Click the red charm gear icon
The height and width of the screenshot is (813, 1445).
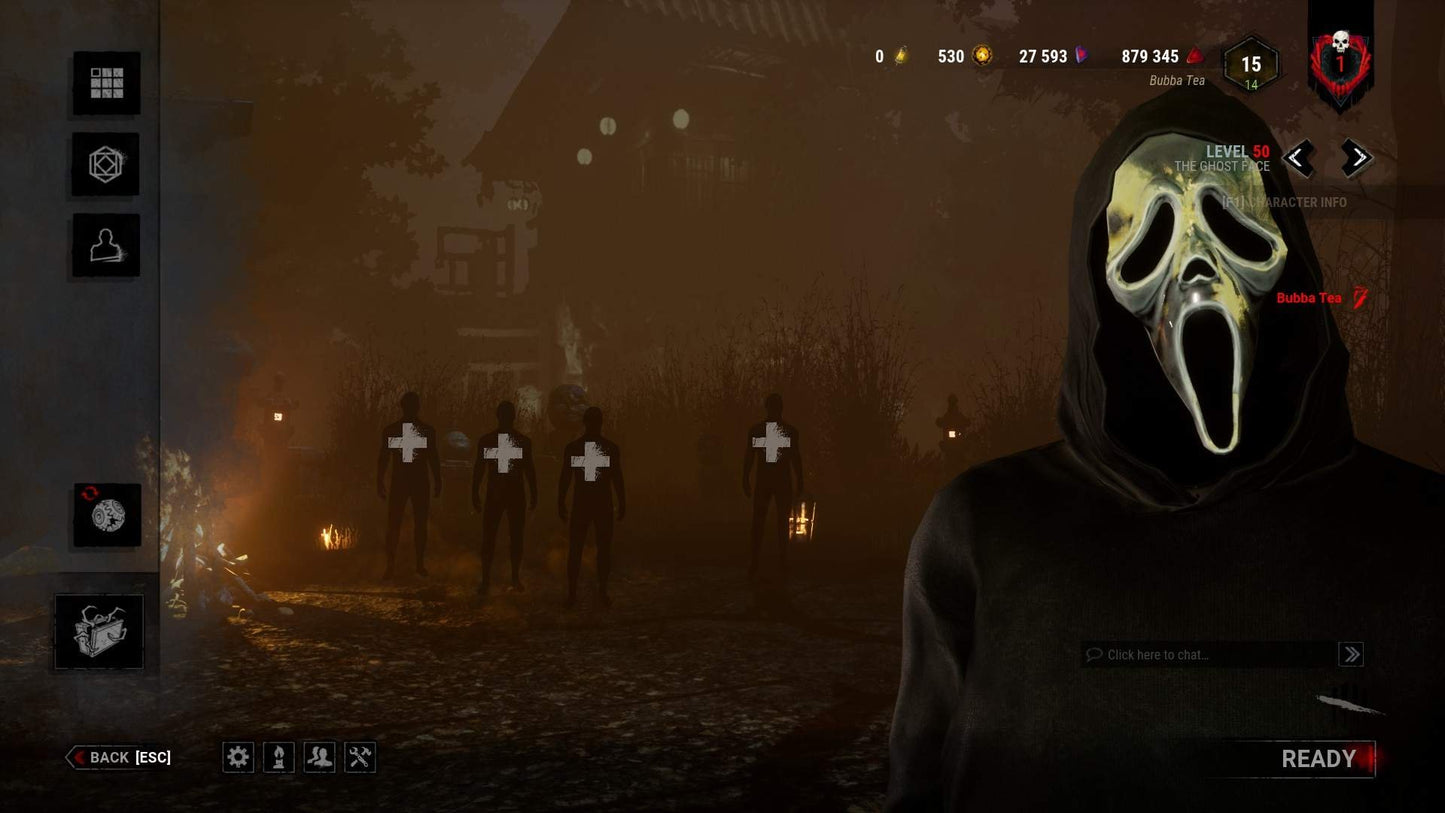(106, 517)
